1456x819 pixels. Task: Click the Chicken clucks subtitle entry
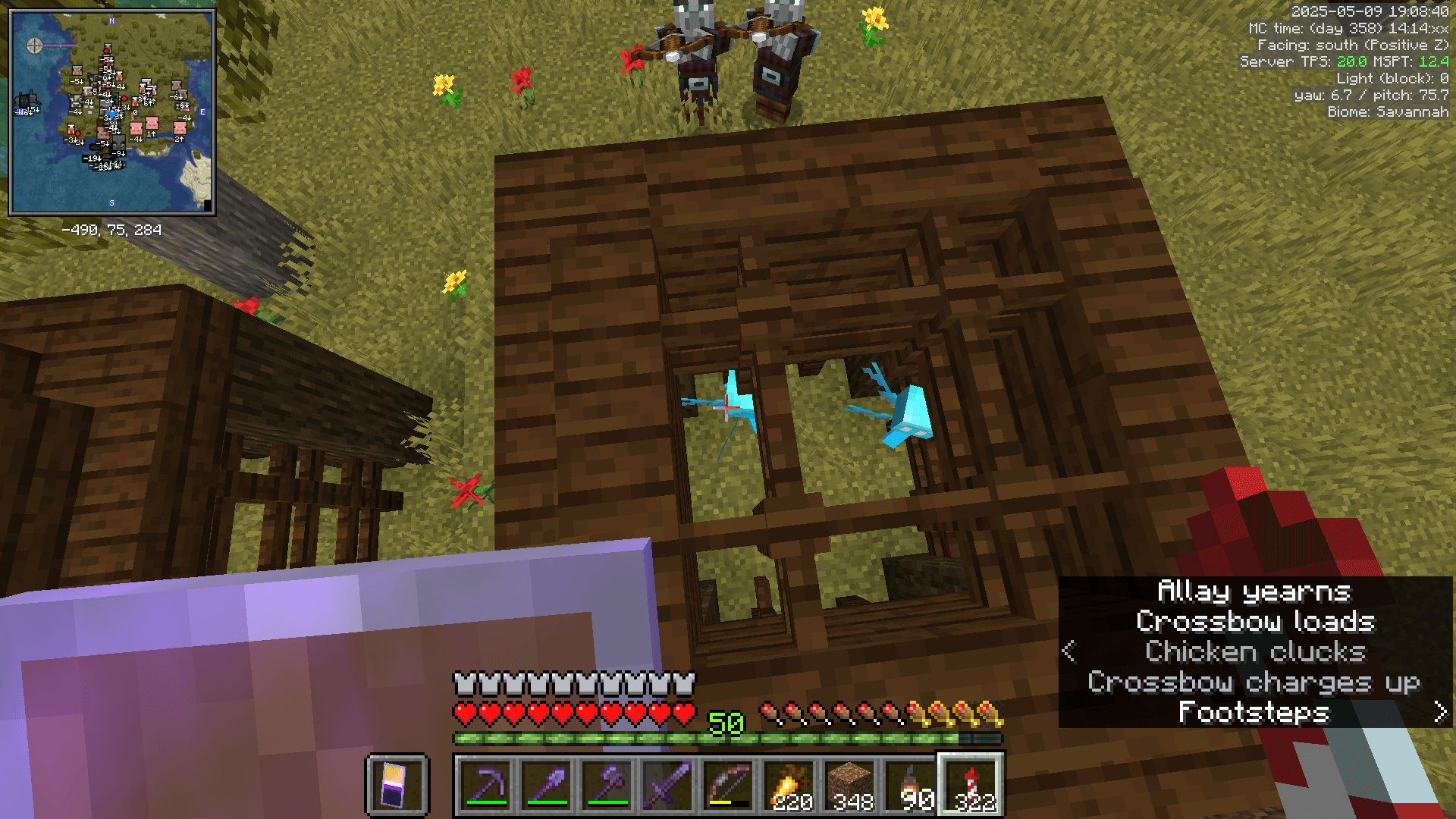[x=1256, y=651]
